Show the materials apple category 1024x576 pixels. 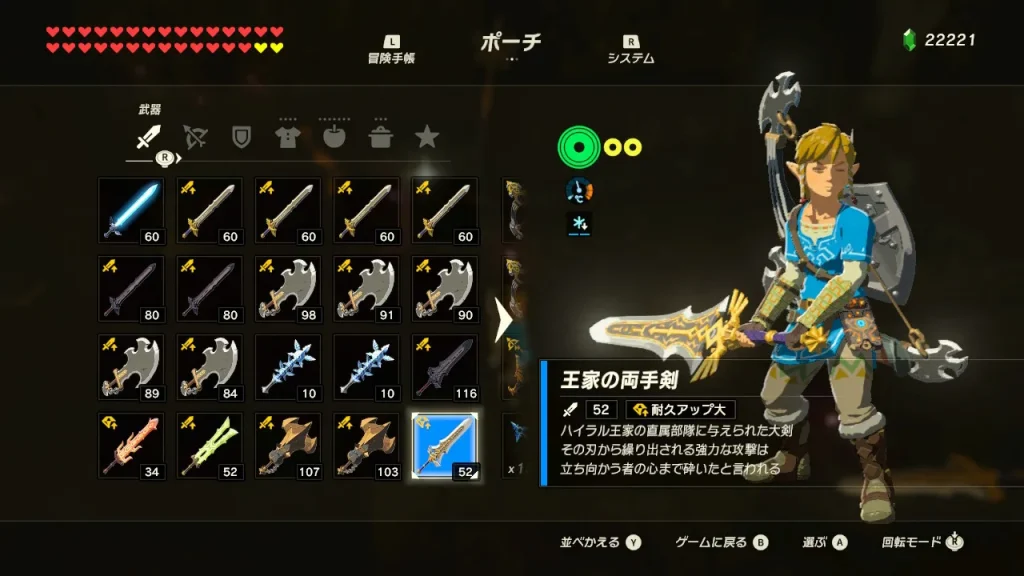pyautogui.click(x=334, y=137)
